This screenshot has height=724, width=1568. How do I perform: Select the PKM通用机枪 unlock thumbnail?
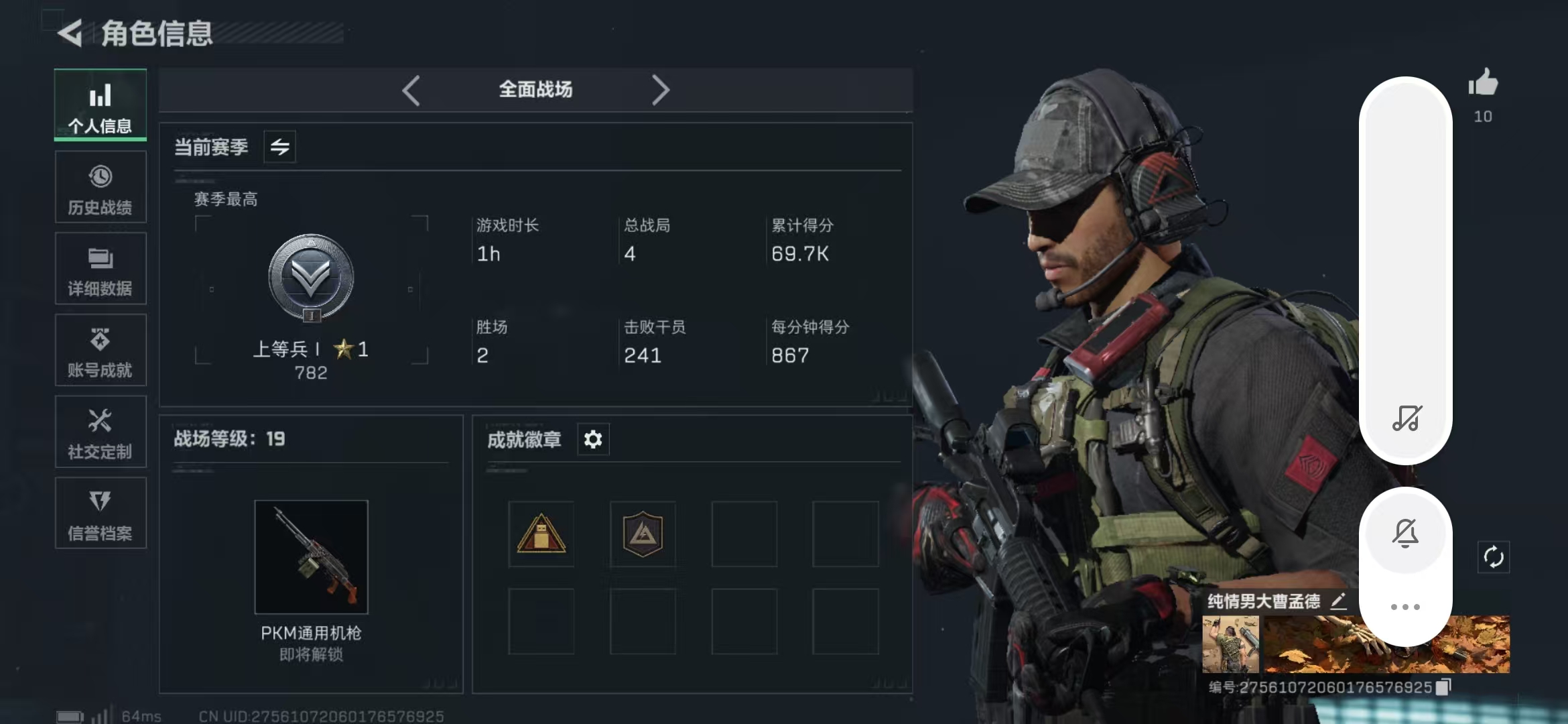tap(312, 557)
